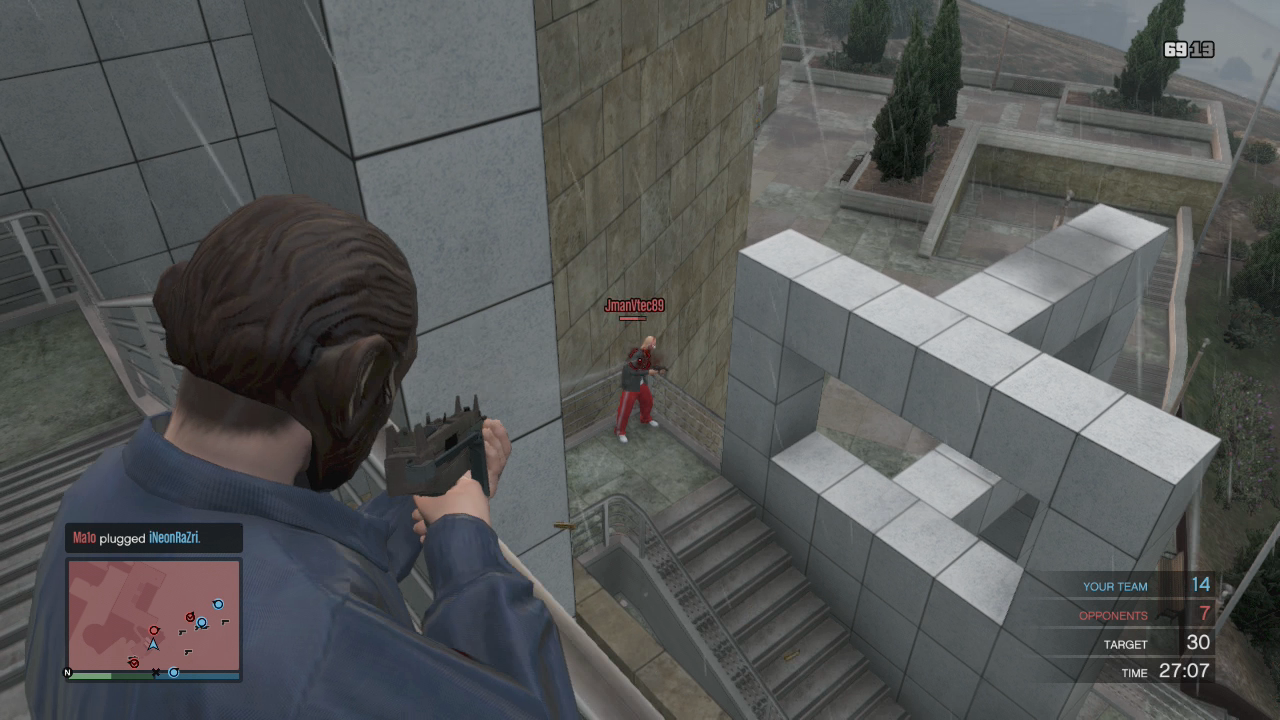Image resolution: width=1280 pixels, height=720 pixels.
Task: Click the blue armor segment under the minimap
Action: coord(196,677)
